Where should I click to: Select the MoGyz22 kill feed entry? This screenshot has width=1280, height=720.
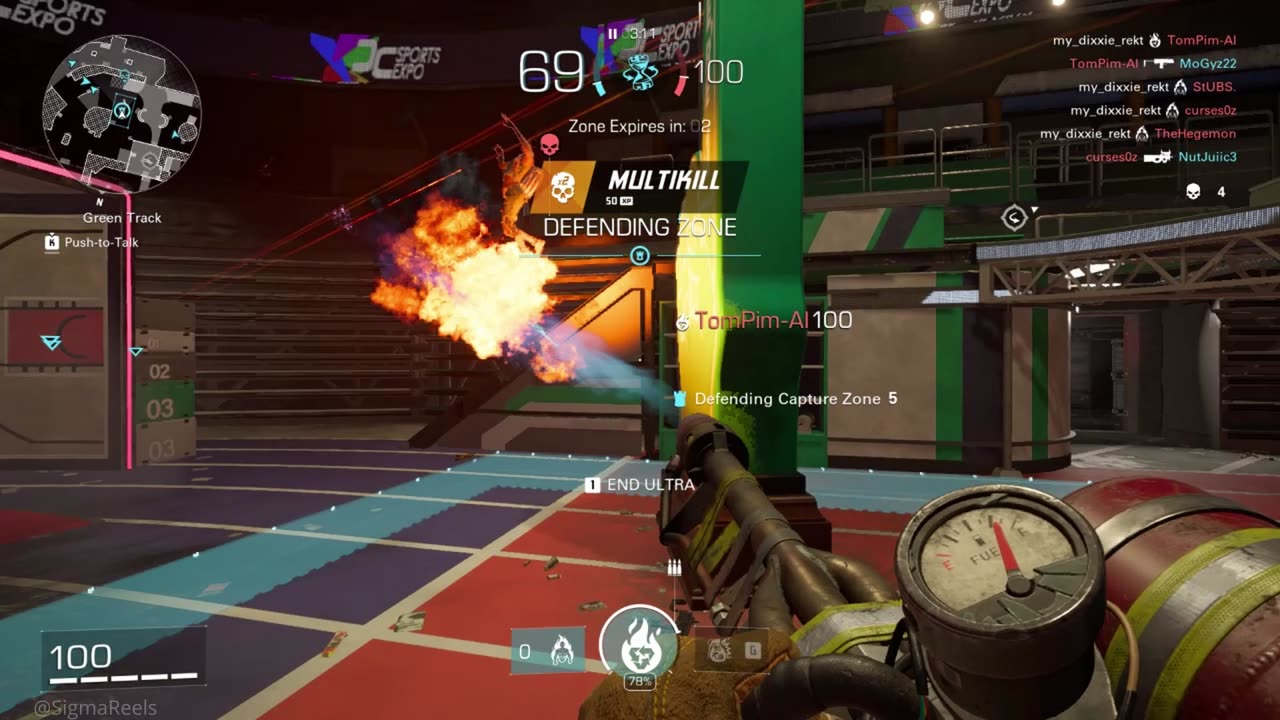[1153, 64]
